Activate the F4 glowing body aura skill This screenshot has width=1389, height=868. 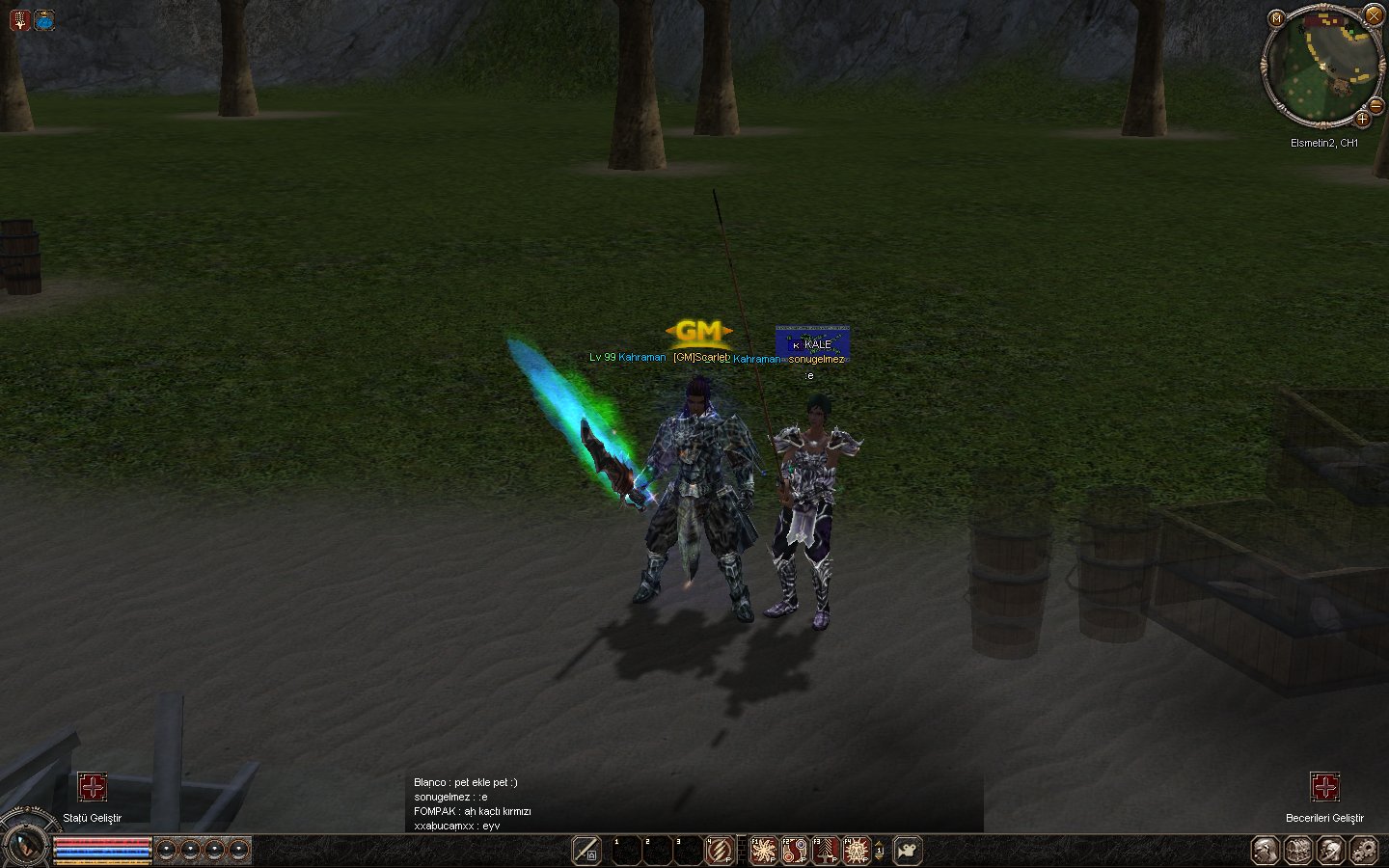coord(857,851)
